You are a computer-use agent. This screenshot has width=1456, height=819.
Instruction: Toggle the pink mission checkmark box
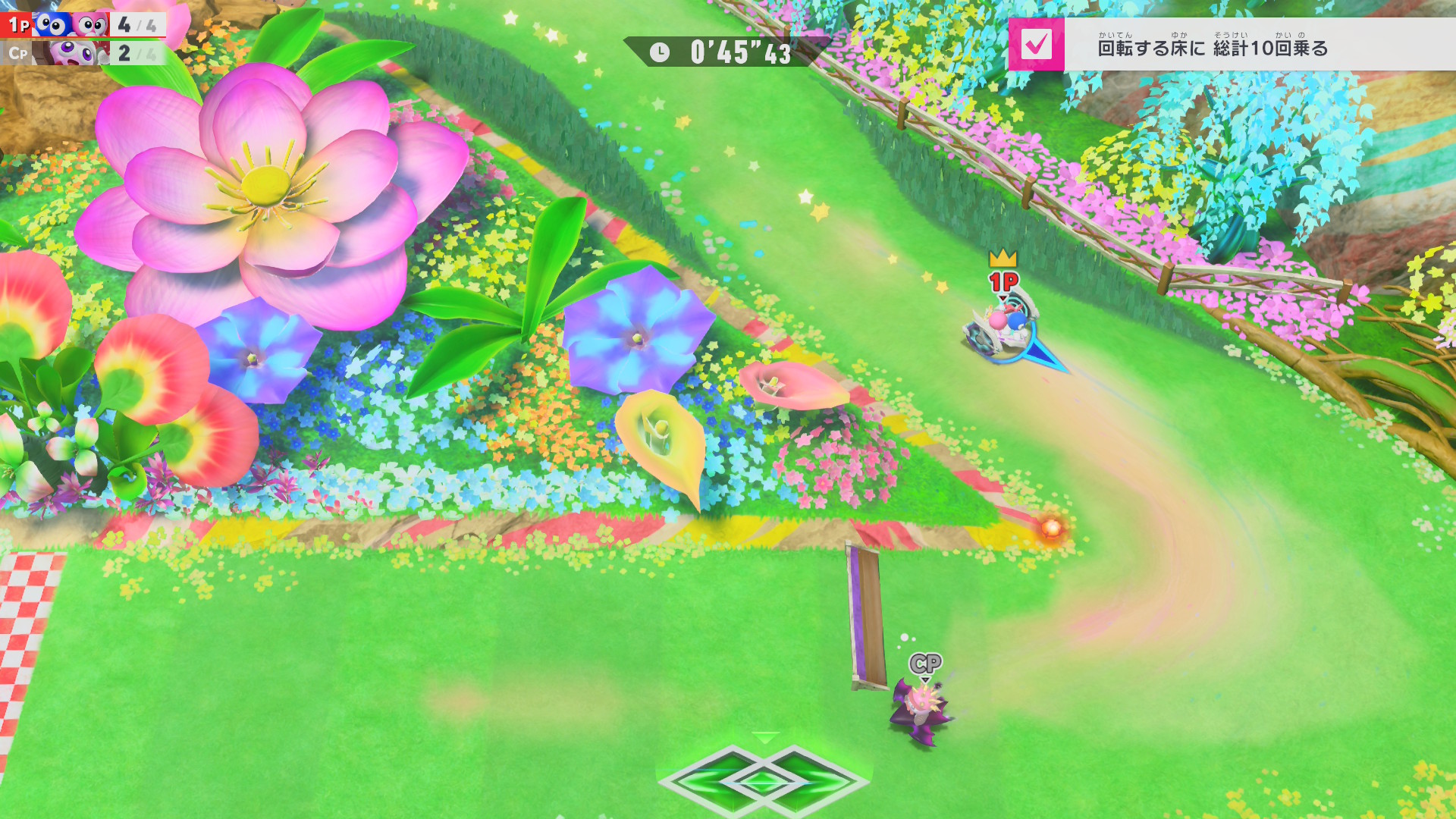pyautogui.click(x=1036, y=45)
